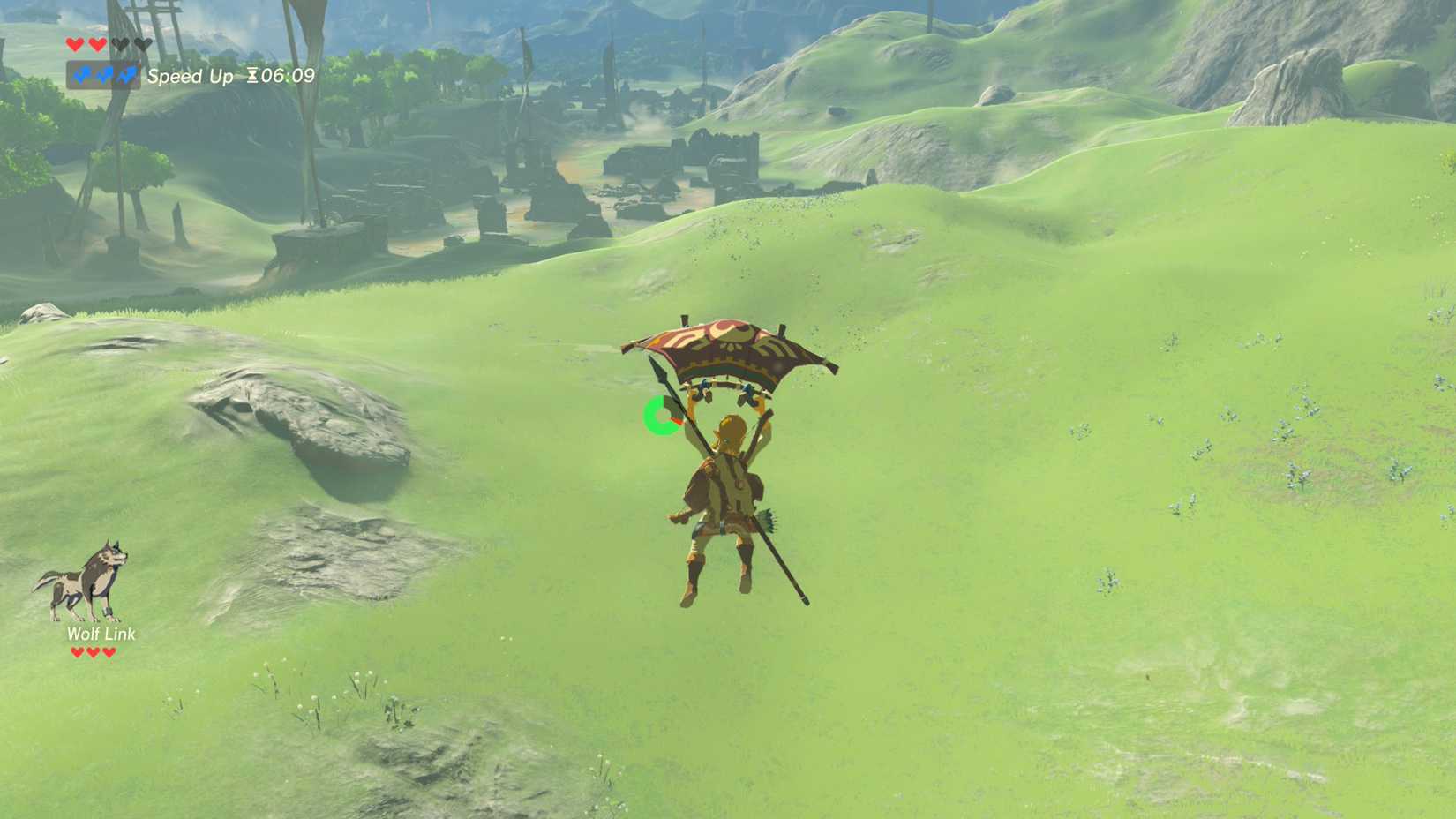The image size is (1456, 819).
Task: Click the Speed Up buff label
Action: click(x=191, y=76)
